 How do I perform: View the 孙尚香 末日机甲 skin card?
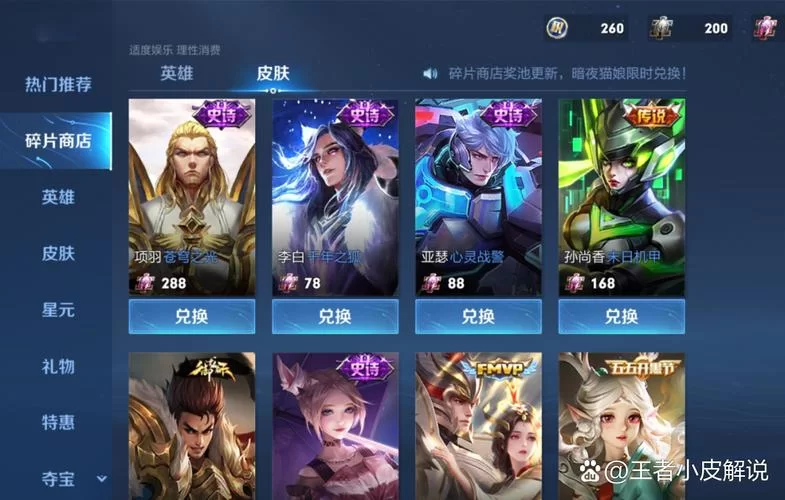point(621,195)
